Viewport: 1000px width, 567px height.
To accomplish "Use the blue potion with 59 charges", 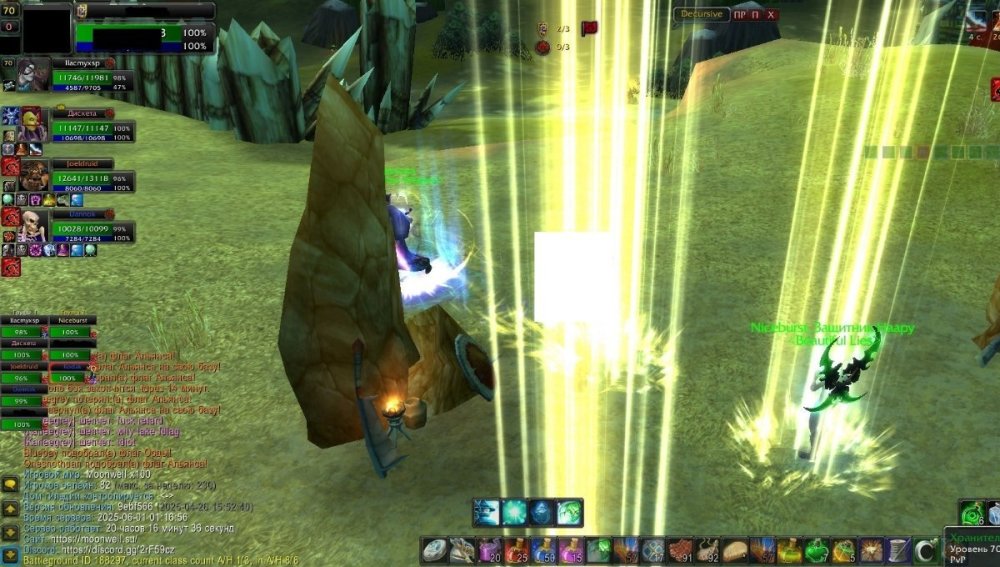I will pyautogui.click(x=544, y=550).
